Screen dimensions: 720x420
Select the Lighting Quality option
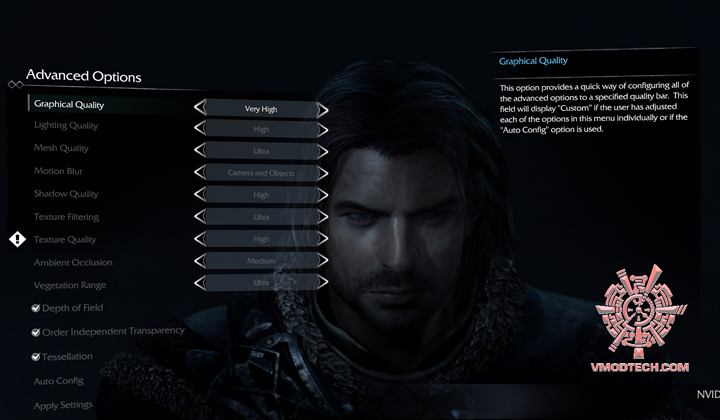pyautogui.click(x=66, y=126)
